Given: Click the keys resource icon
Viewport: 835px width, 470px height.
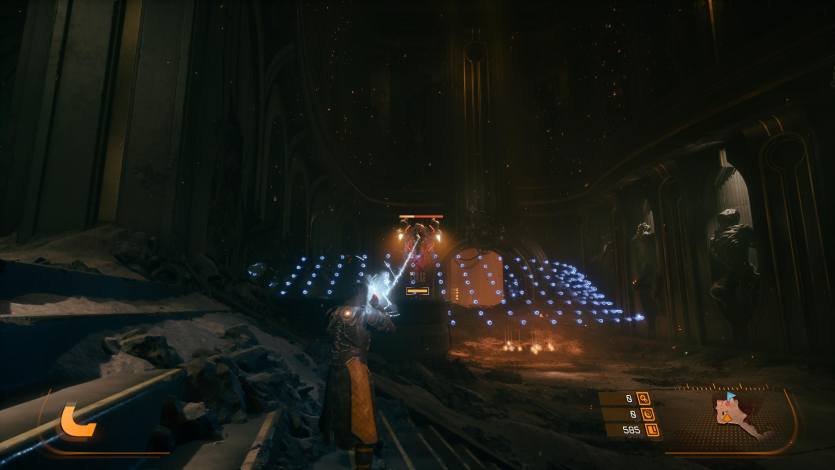Looking at the screenshot, I should click(644, 398).
